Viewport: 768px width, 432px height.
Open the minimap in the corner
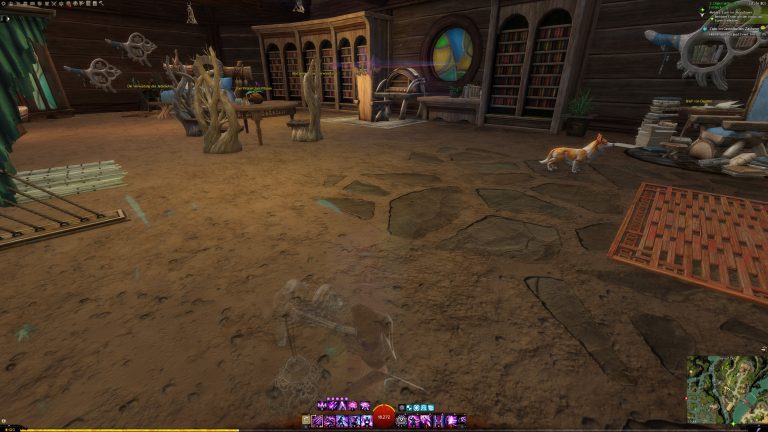point(726,389)
